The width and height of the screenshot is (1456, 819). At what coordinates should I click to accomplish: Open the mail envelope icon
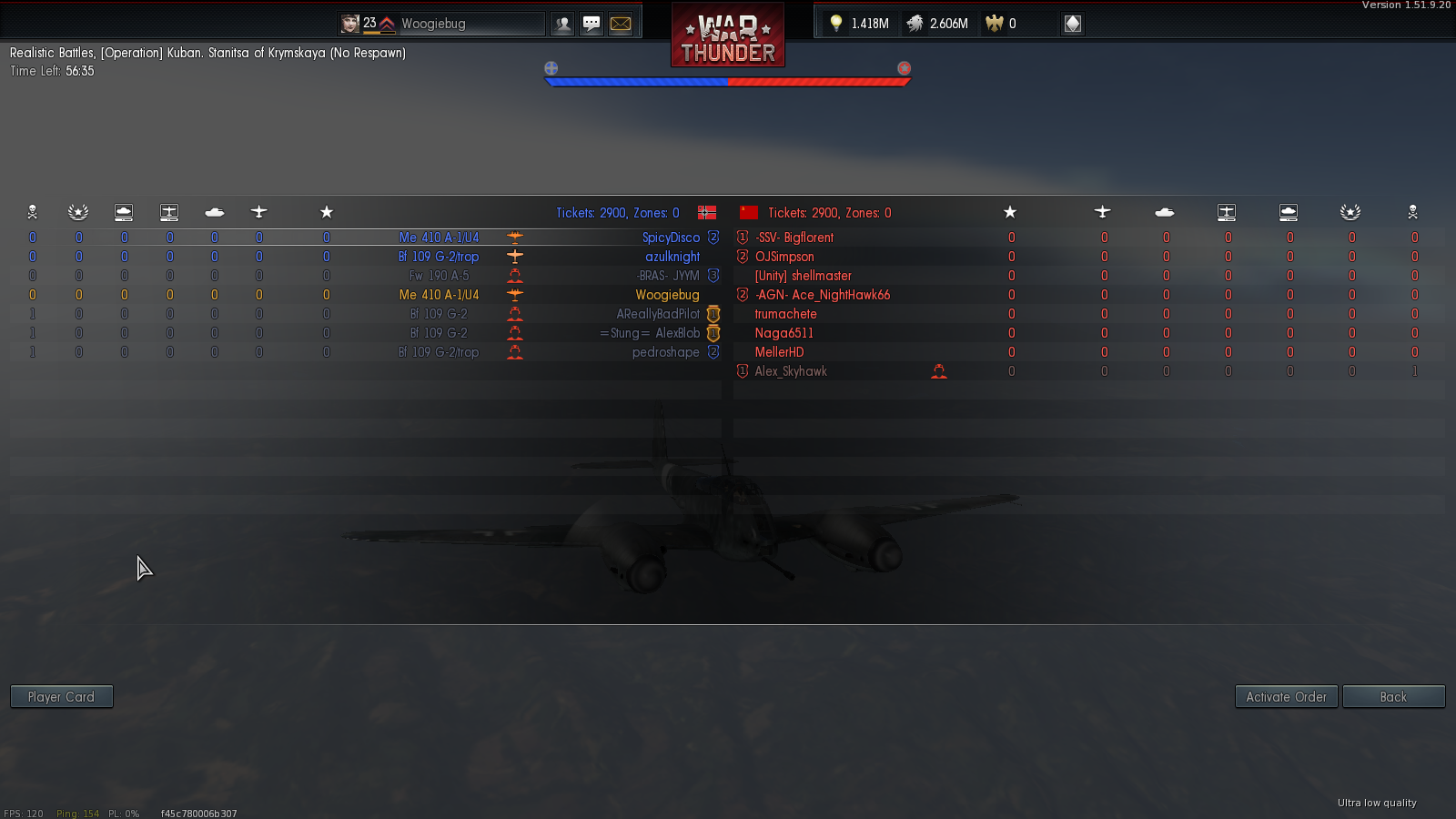point(621,24)
